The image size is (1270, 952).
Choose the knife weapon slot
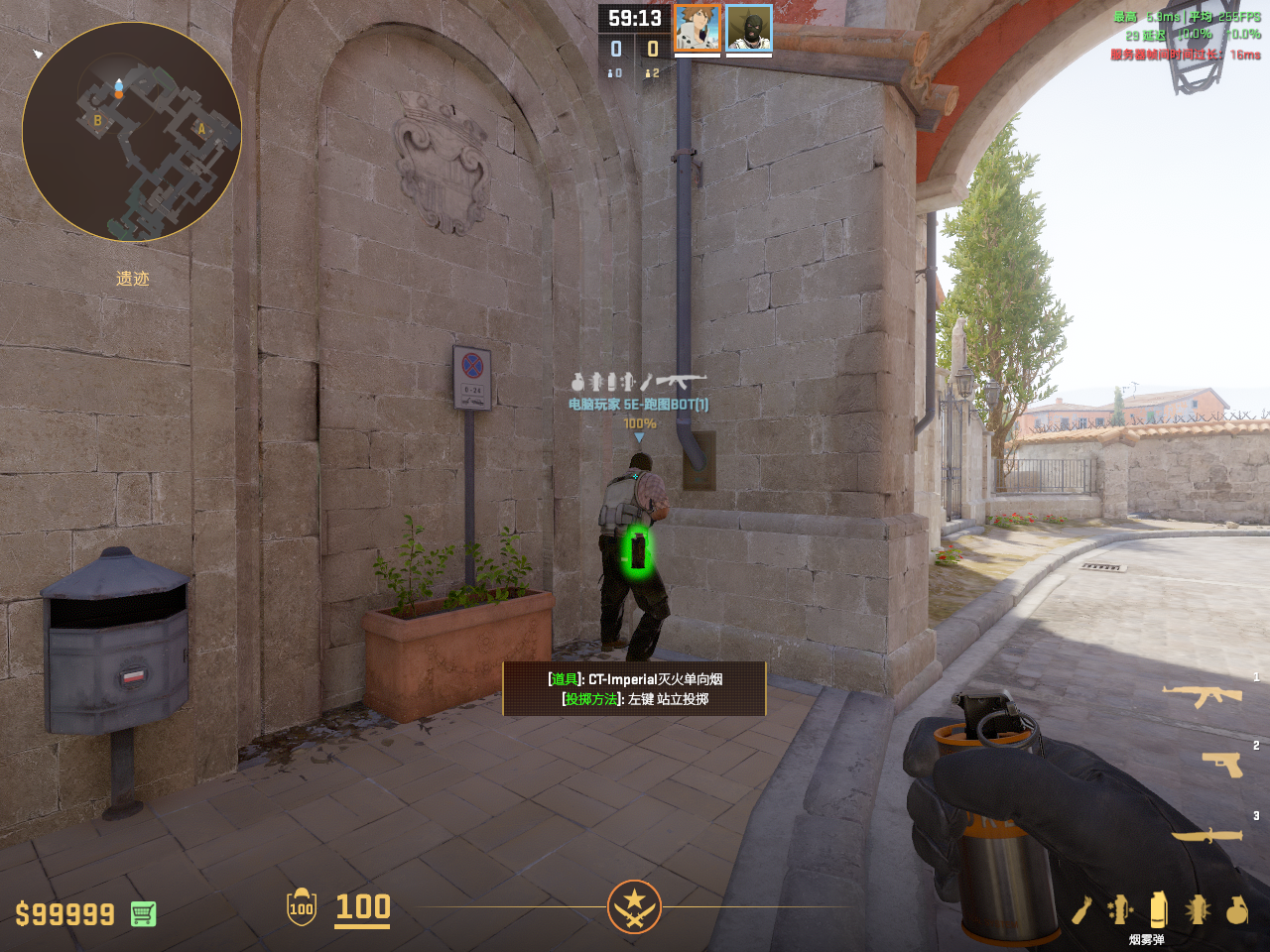click(x=1206, y=836)
